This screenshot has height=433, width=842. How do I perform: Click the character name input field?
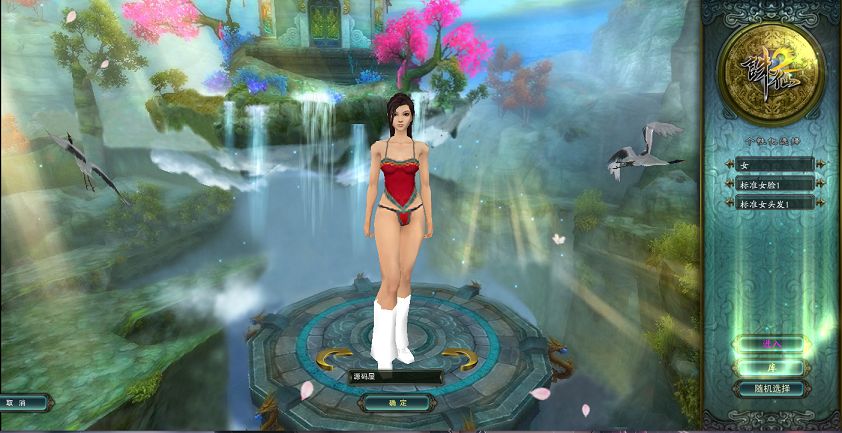click(395, 377)
